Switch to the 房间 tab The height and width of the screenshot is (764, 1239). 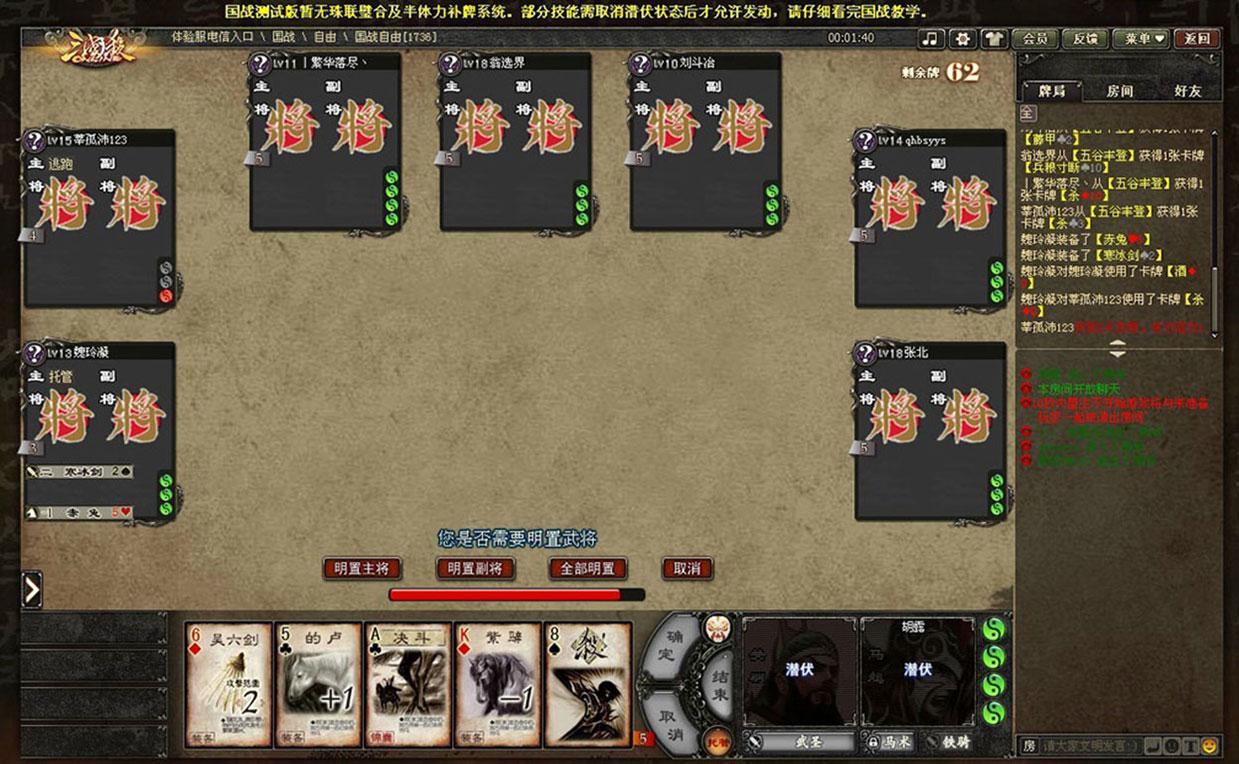click(1119, 91)
